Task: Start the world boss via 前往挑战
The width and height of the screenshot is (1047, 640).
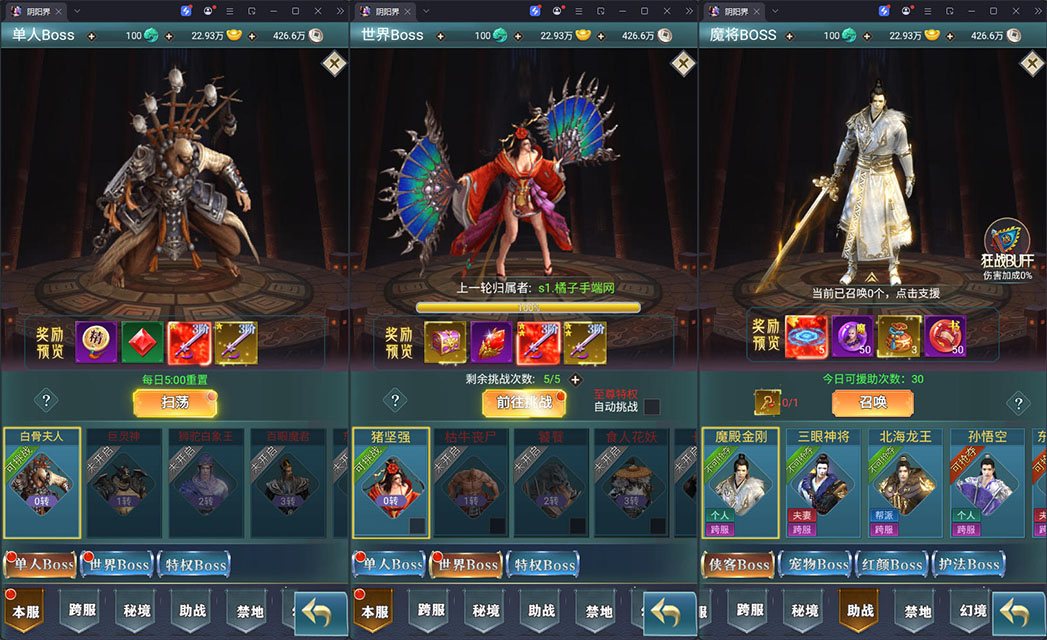Action: coord(523,402)
